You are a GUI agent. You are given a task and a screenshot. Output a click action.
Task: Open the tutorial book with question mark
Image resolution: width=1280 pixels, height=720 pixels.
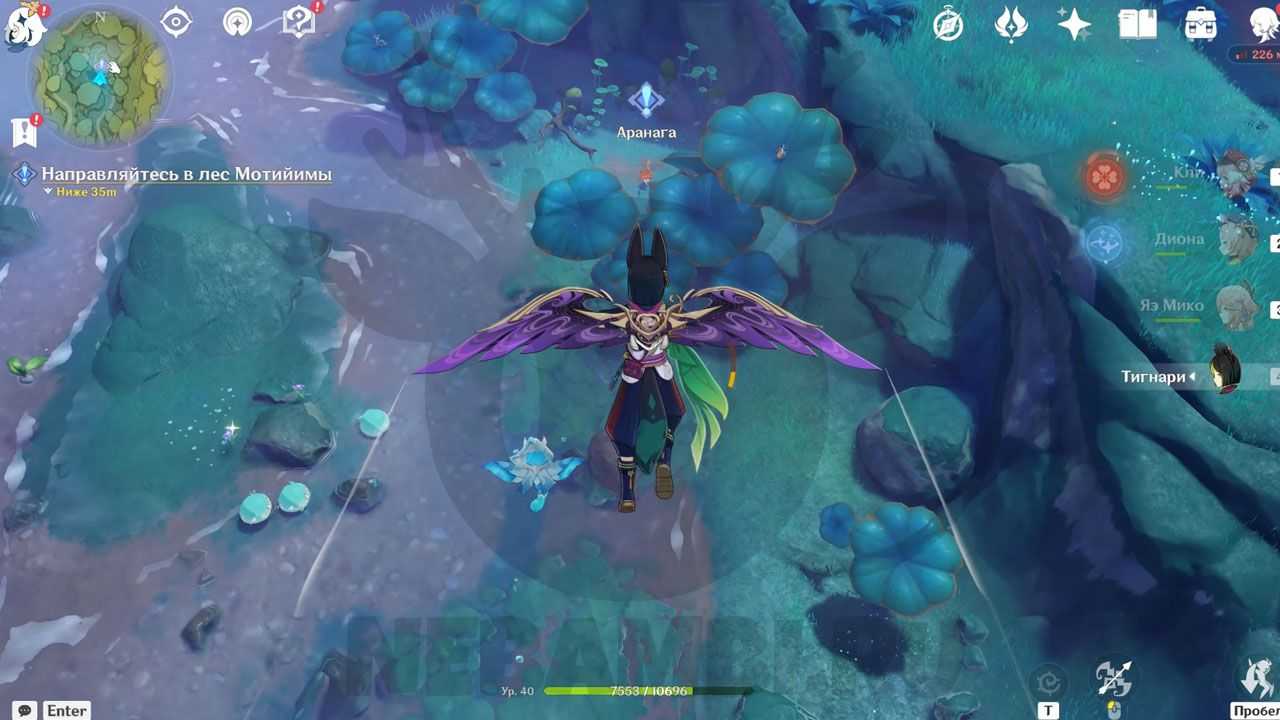[299, 22]
